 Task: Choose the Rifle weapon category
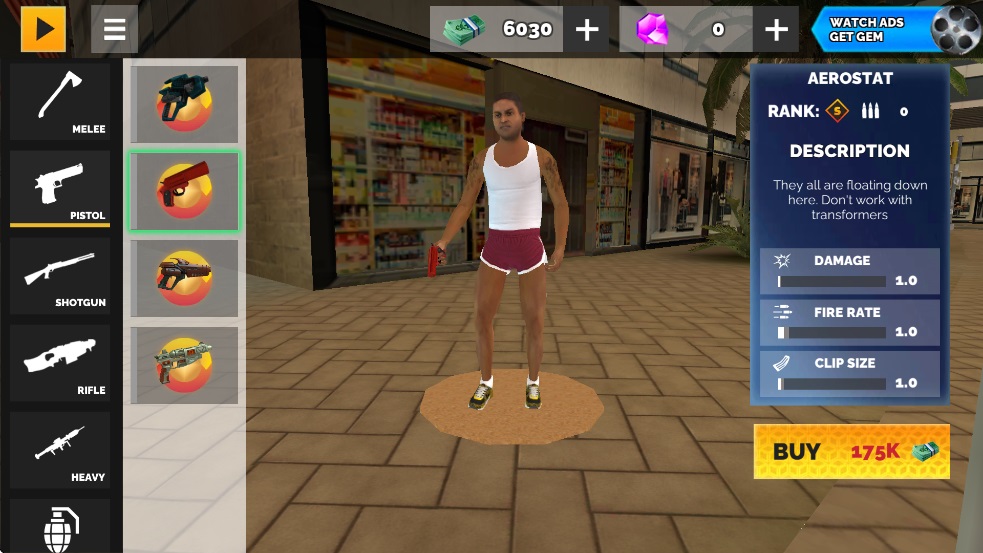[x=60, y=363]
